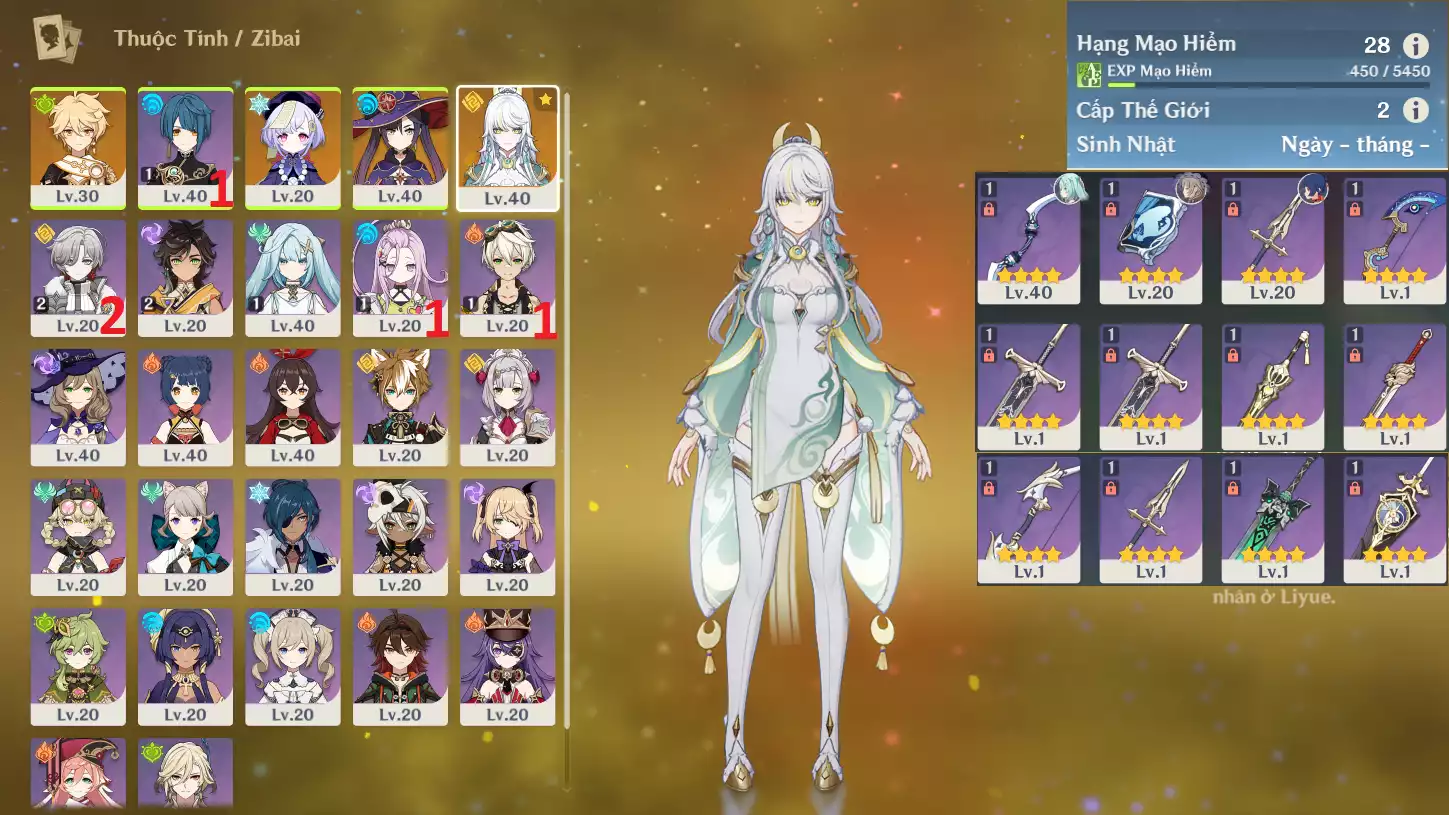The image size is (1449, 815).
Task: Choose the blue tome catalyst at Lv.20
Action: point(1150,240)
